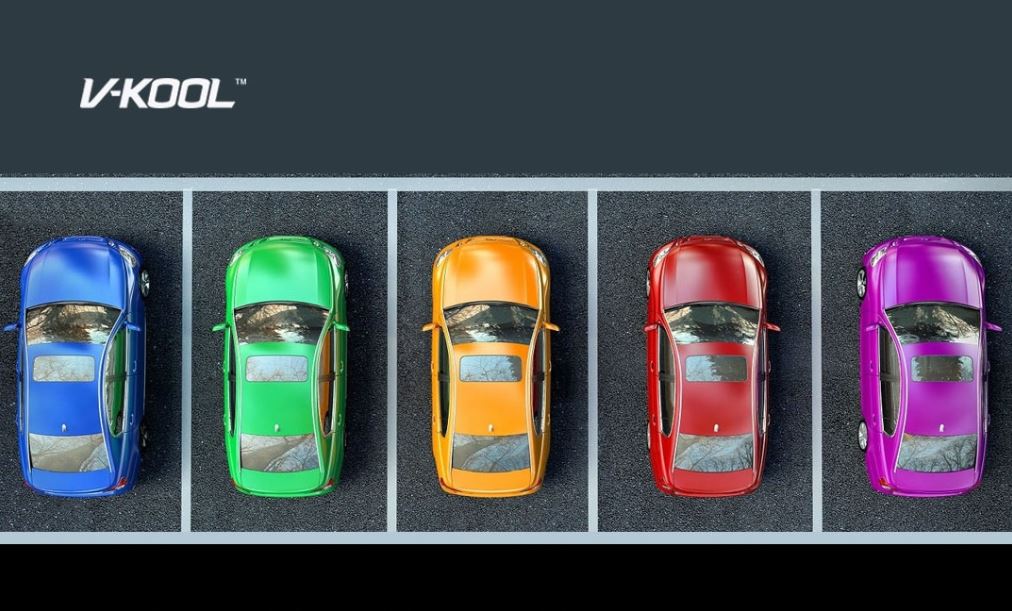Click the V-KOOL logo
Viewport: 1012px width, 611px height.
162,93
